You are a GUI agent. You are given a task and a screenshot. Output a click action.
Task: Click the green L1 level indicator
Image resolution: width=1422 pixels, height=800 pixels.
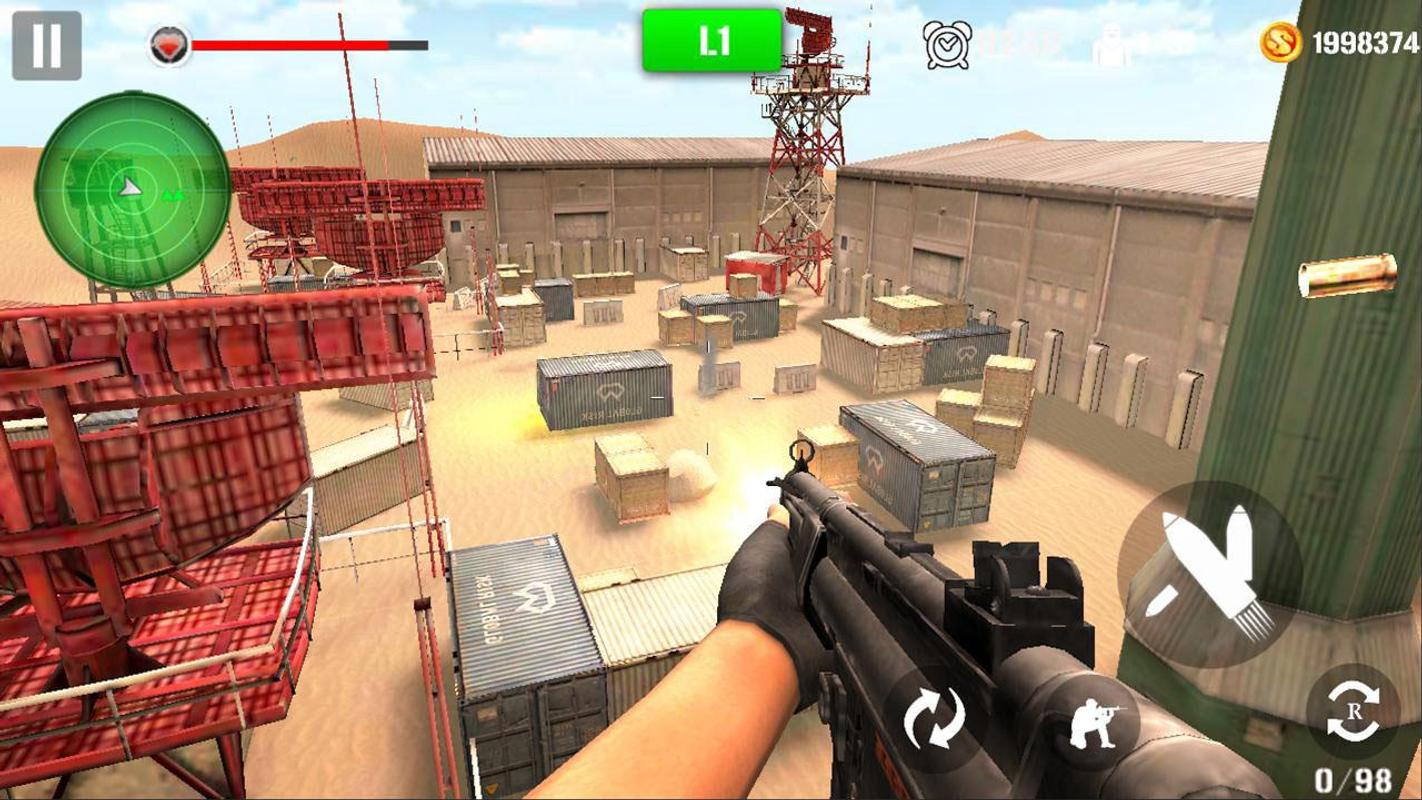click(x=712, y=41)
